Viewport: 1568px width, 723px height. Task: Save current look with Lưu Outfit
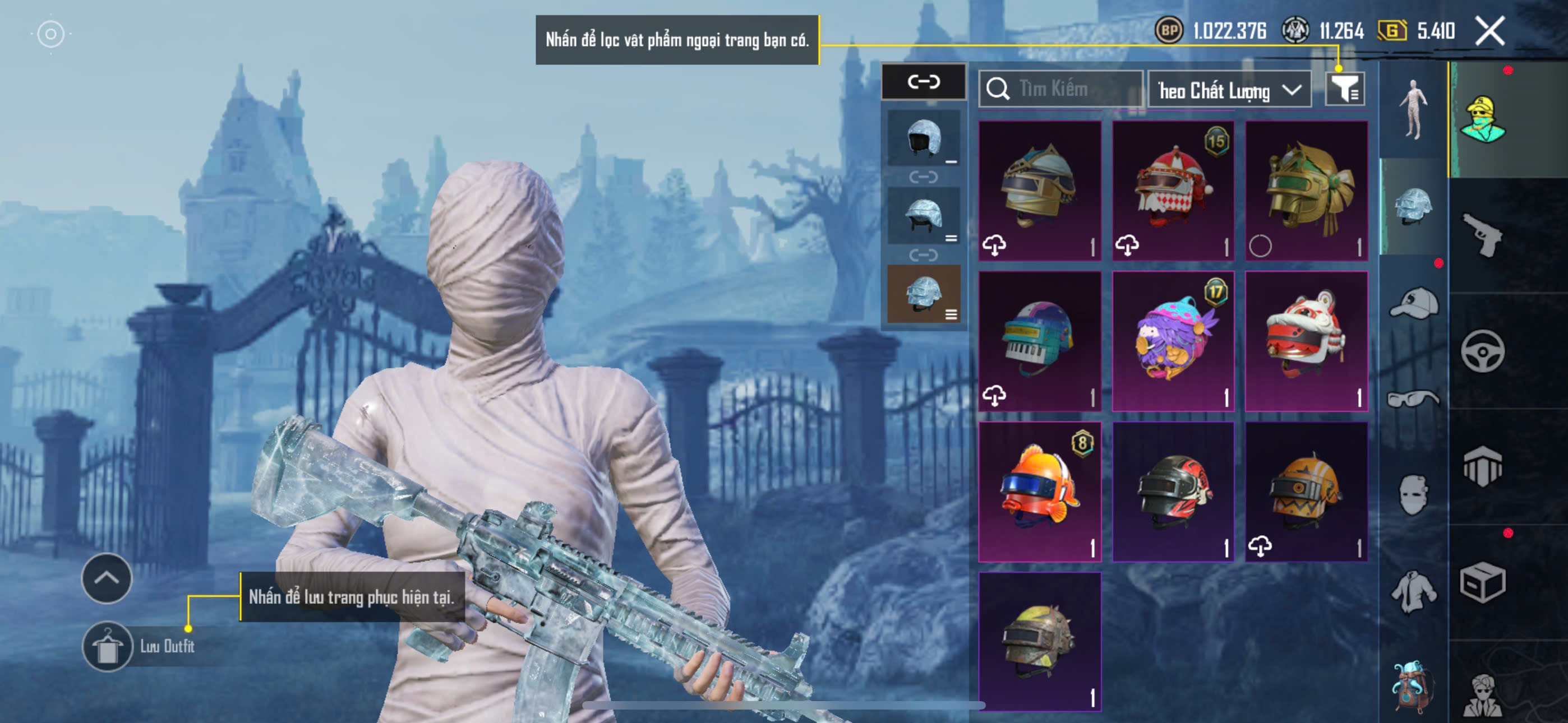coord(108,646)
